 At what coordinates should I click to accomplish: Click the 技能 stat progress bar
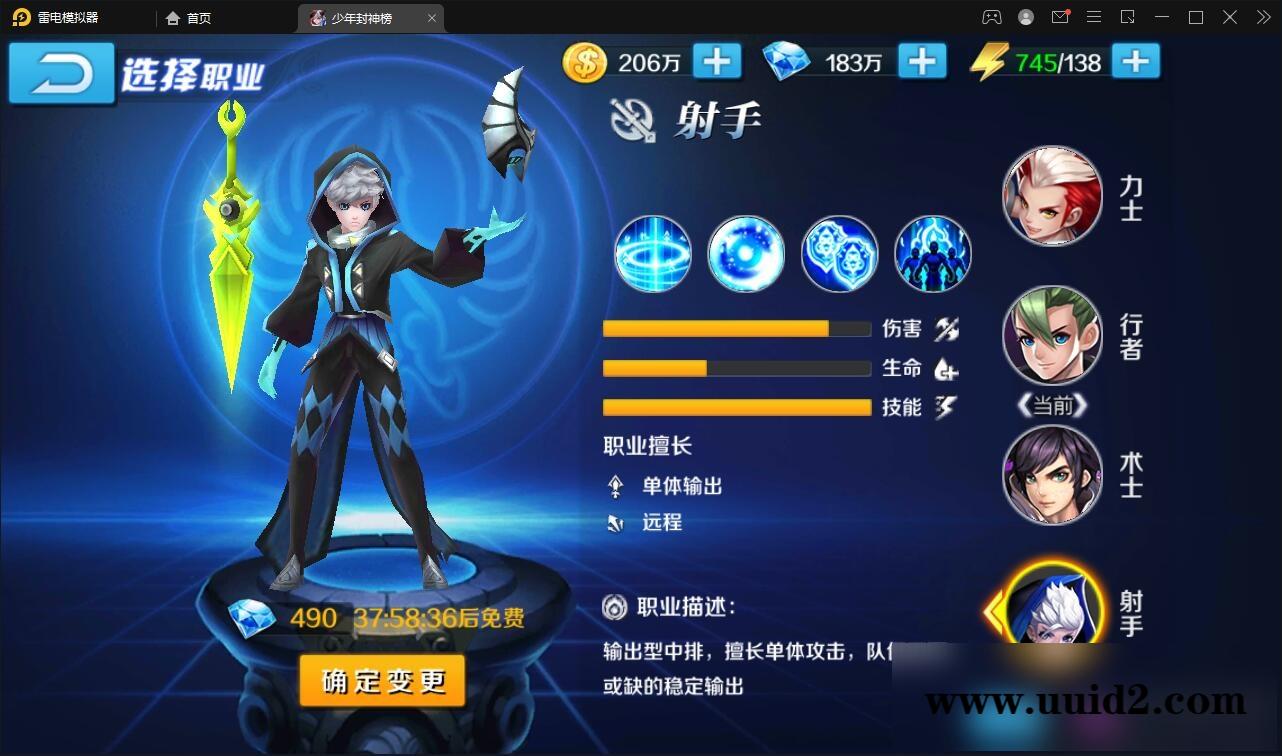(x=736, y=407)
